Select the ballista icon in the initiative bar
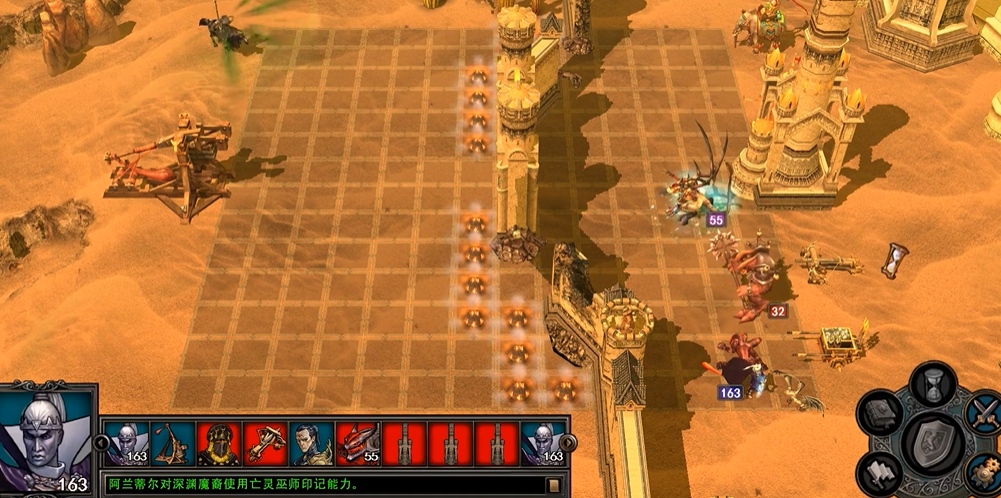The height and width of the screenshot is (498, 1001). click(x=265, y=443)
